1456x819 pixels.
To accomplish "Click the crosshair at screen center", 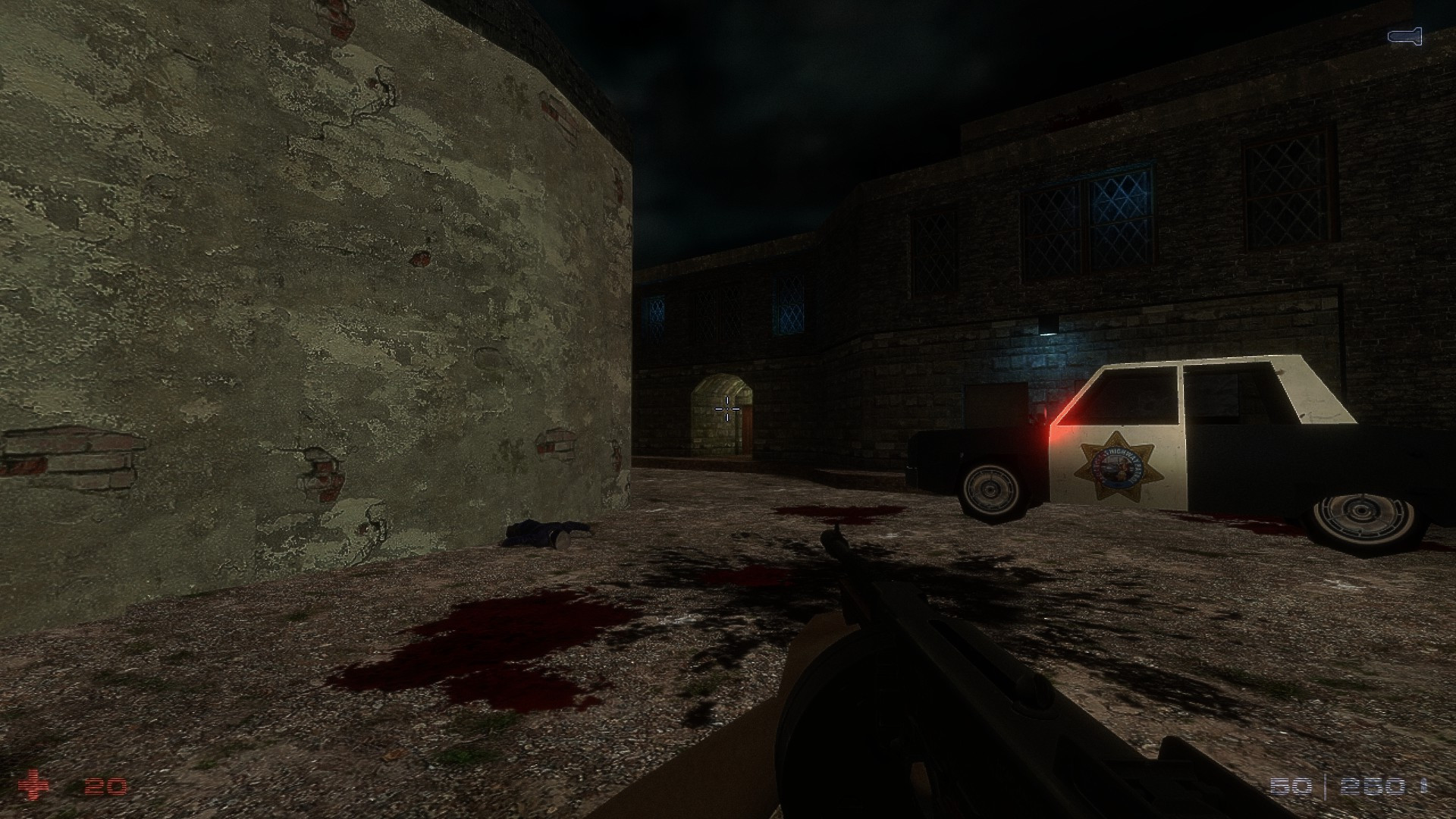I will (x=727, y=409).
